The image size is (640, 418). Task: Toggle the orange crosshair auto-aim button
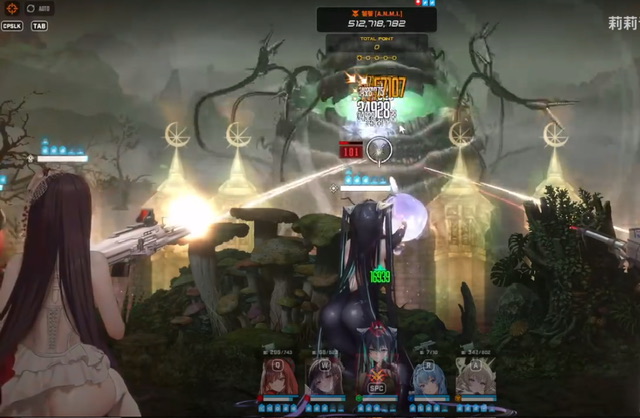[x=12, y=8]
